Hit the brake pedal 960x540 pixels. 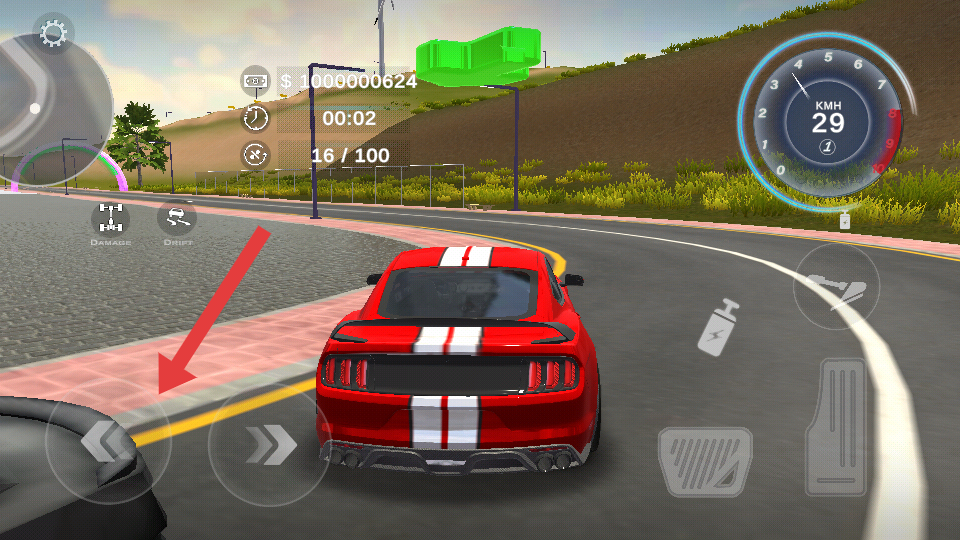[705, 461]
